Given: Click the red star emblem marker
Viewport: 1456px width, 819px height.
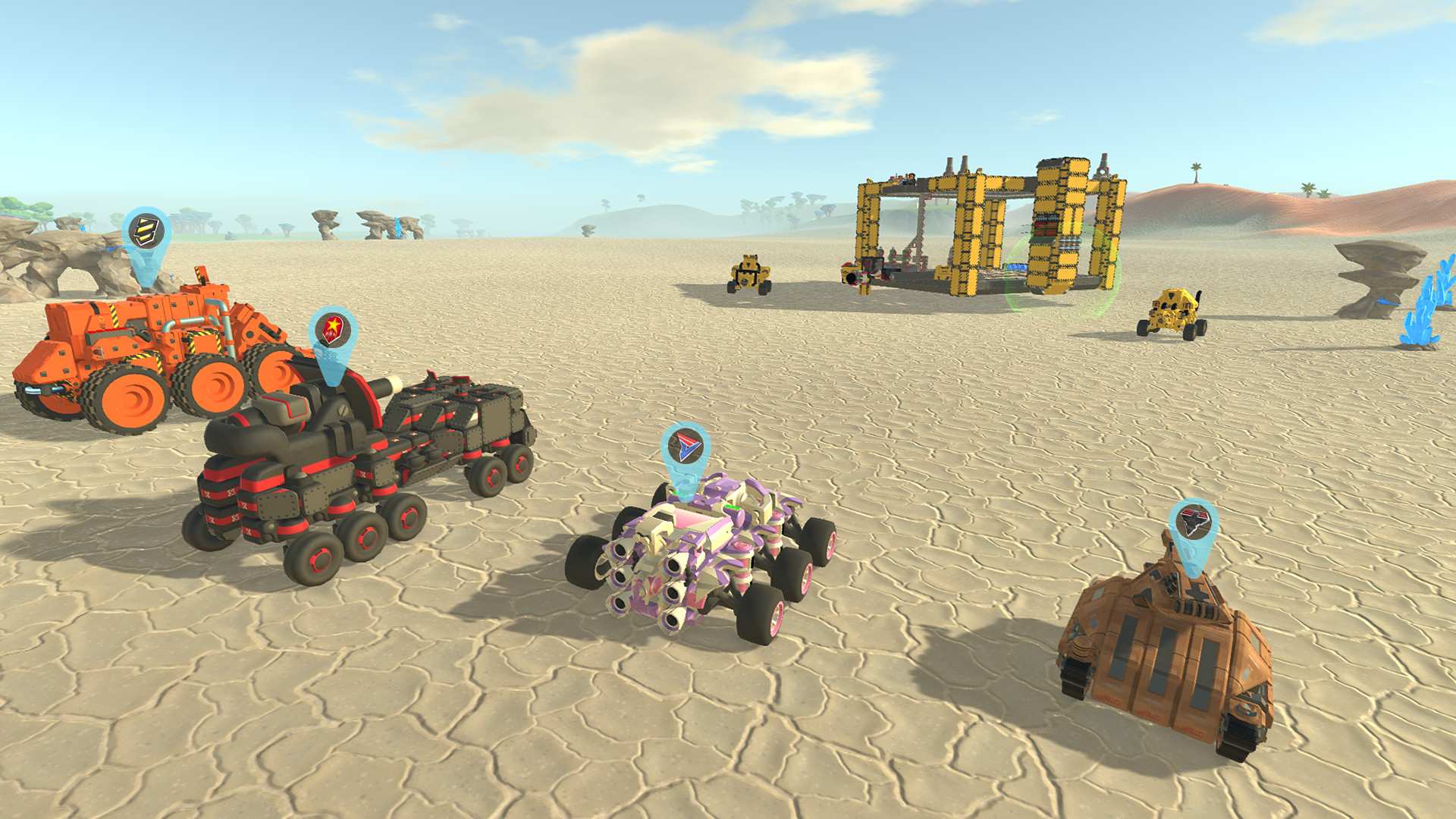Looking at the screenshot, I should pos(334,329).
